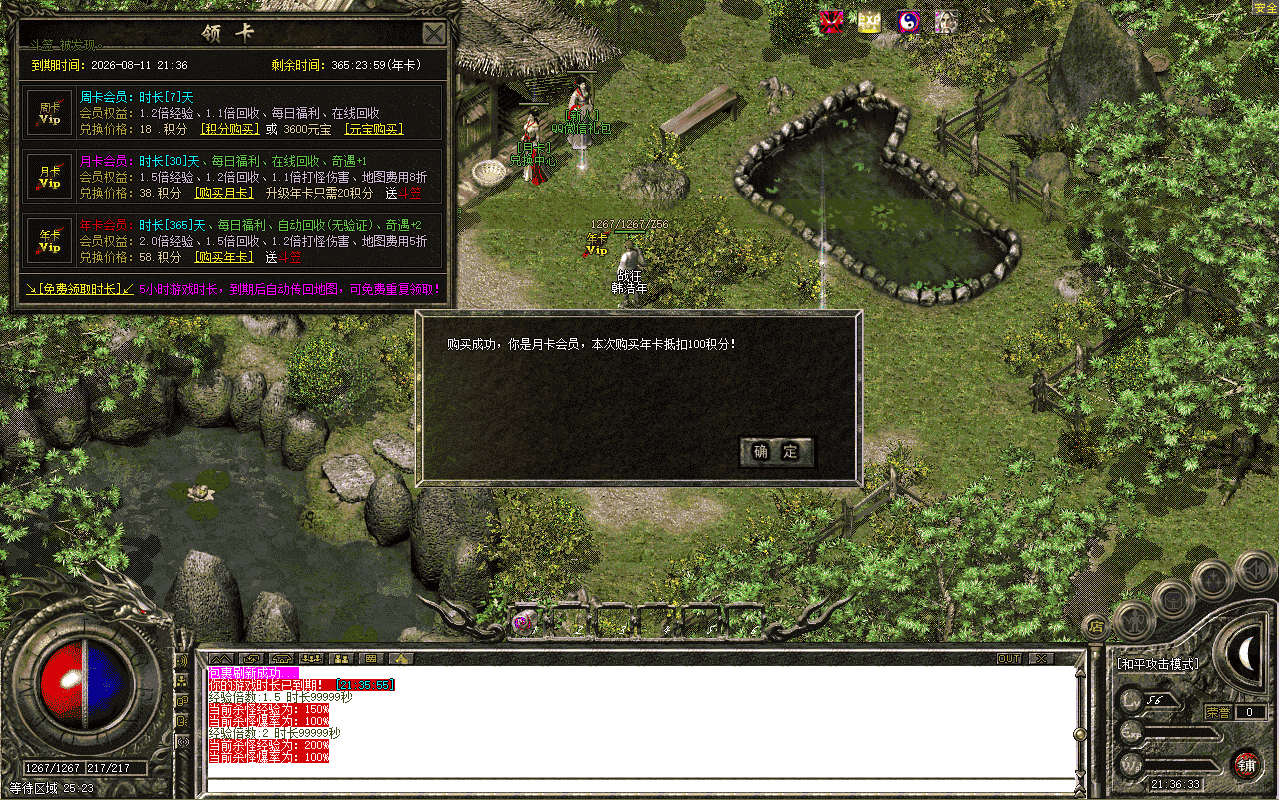Viewport: 1279px width, 800px height.
Task: Click the 购买年卡 link
Action: click(225, 257)
